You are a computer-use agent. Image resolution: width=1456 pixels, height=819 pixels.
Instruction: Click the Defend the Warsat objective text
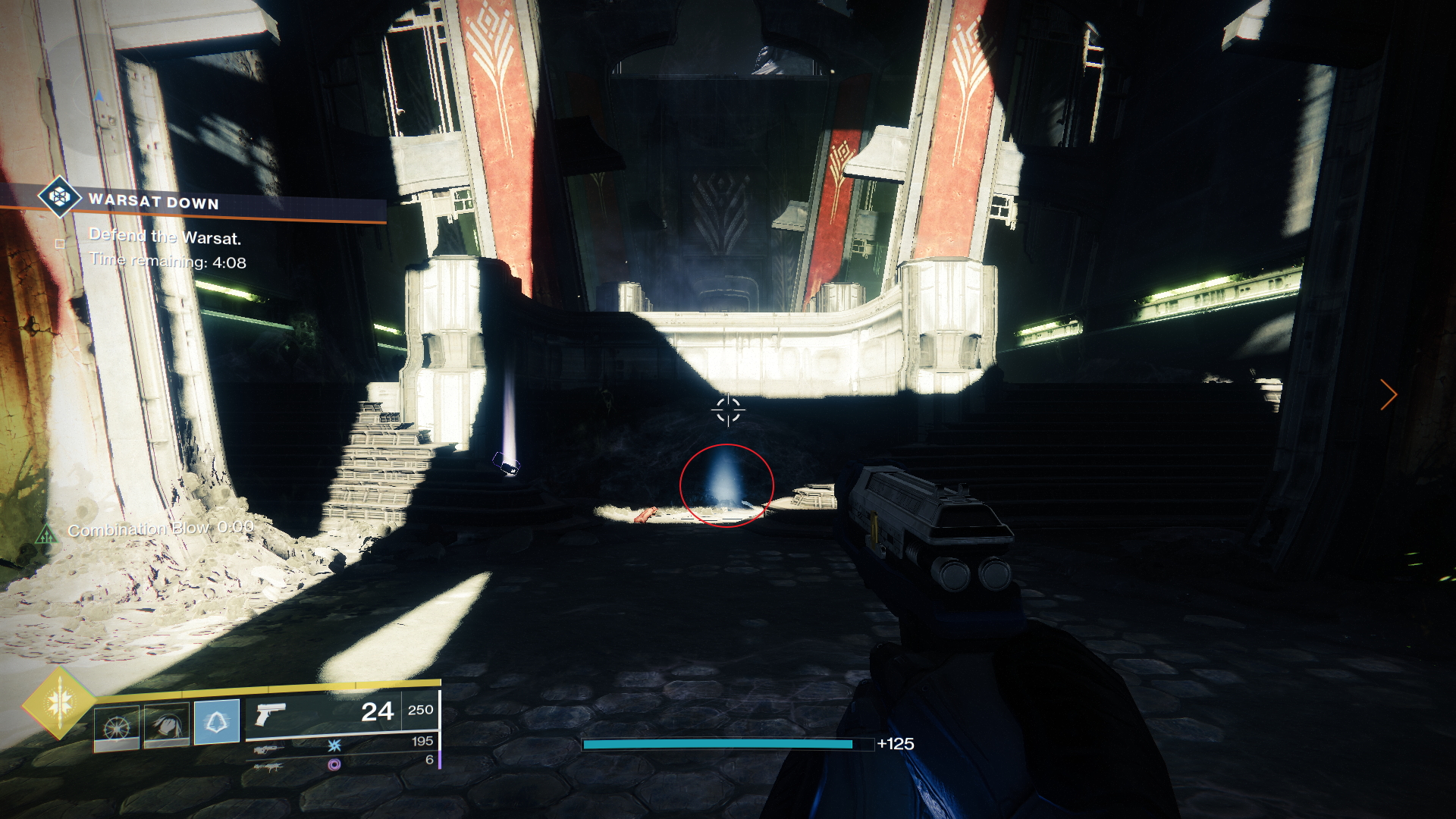[x=165, y=237]
